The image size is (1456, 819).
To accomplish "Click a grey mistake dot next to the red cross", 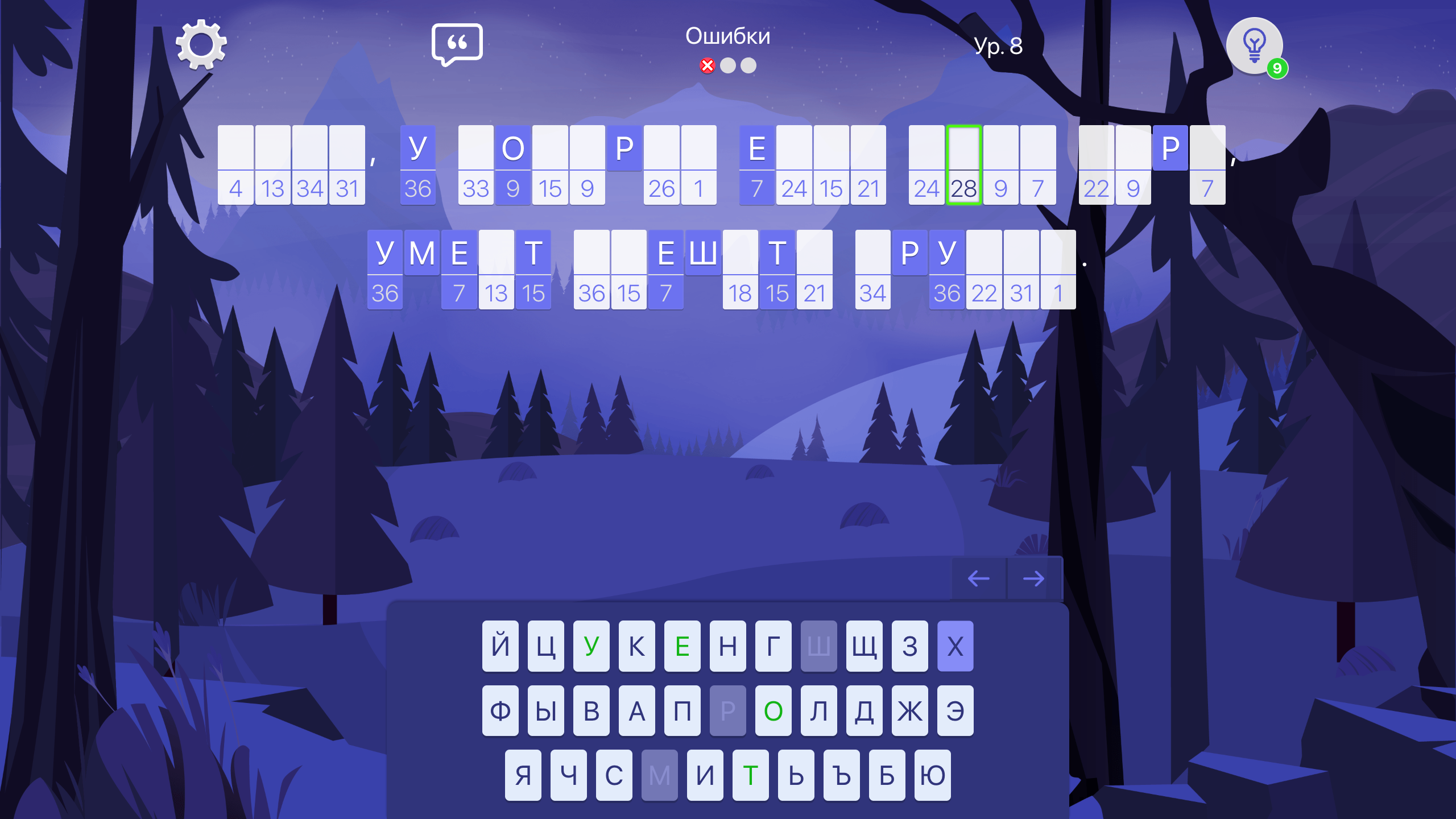I will [727, 66].
